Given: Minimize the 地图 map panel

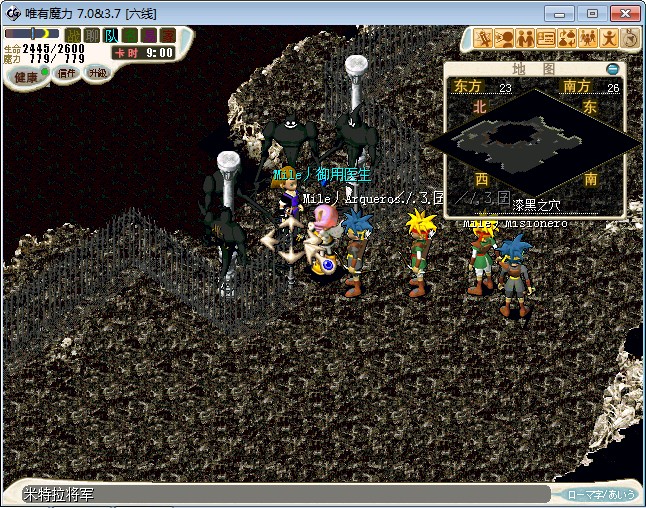Looking at the screenshot, I should 613,69.
